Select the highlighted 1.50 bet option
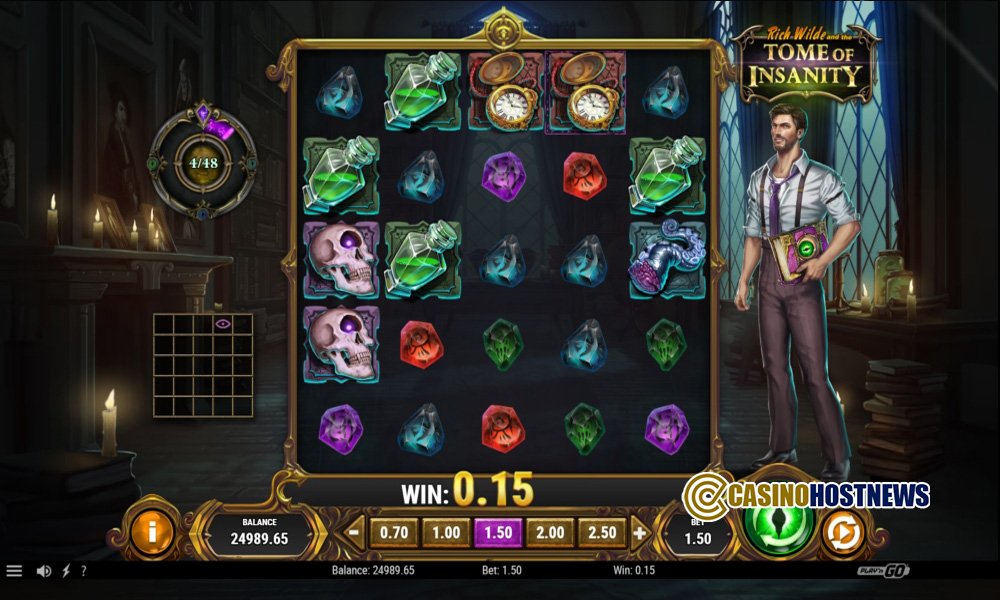Screen dimensions: 1000x600 coord(498,533)
